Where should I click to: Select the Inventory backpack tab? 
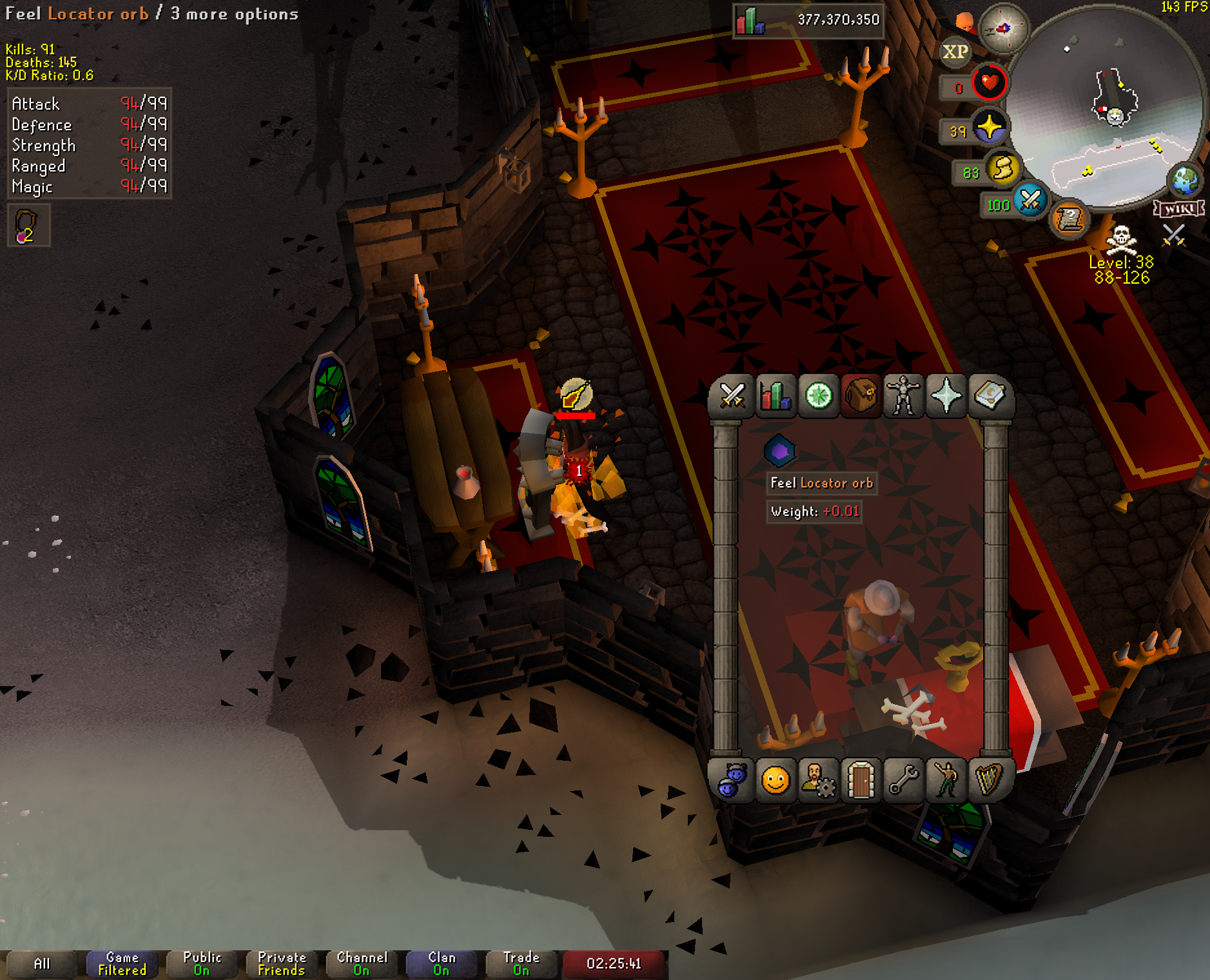click(861, 395)
